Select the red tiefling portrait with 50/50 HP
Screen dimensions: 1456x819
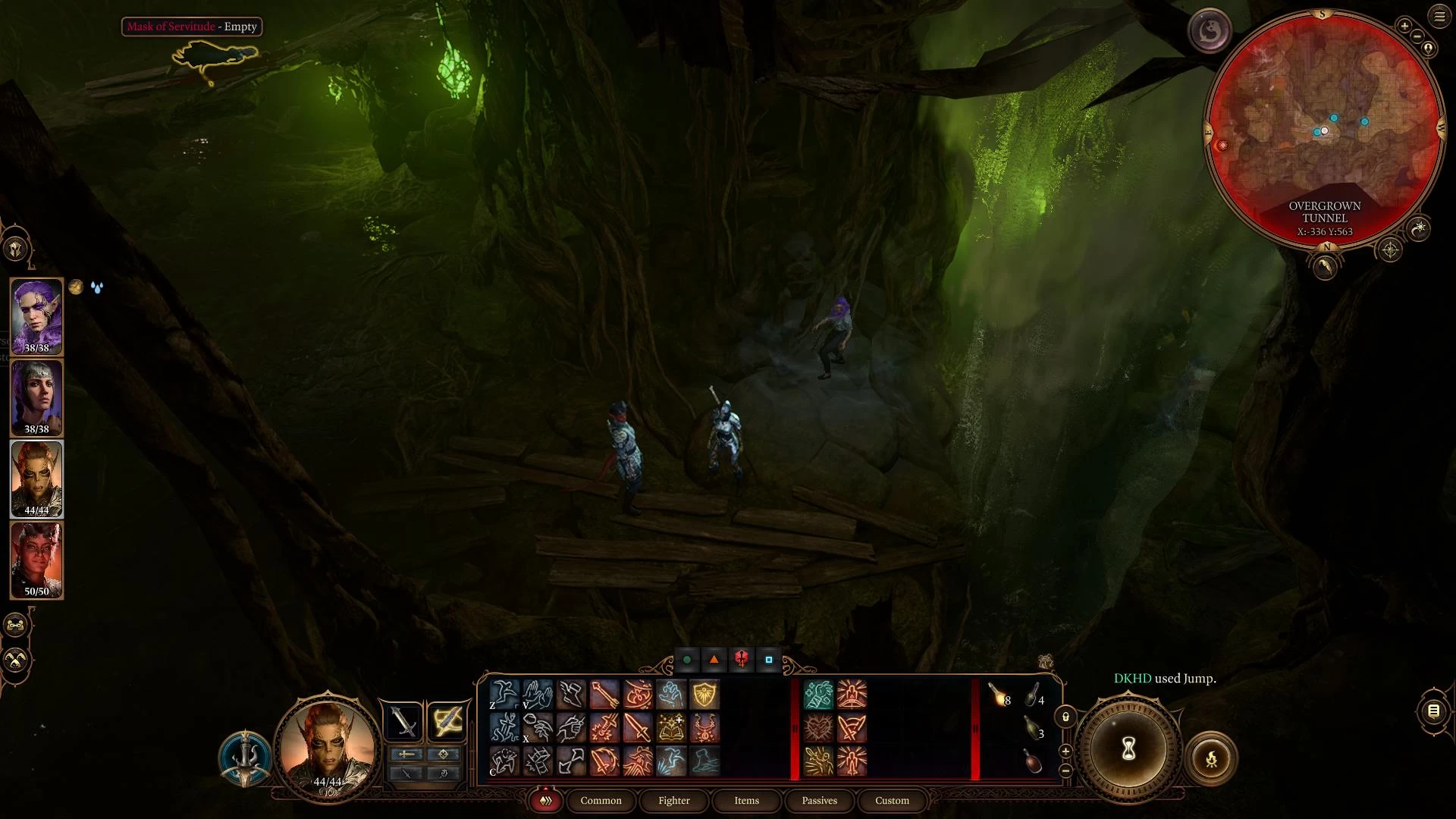click(36, 560)
